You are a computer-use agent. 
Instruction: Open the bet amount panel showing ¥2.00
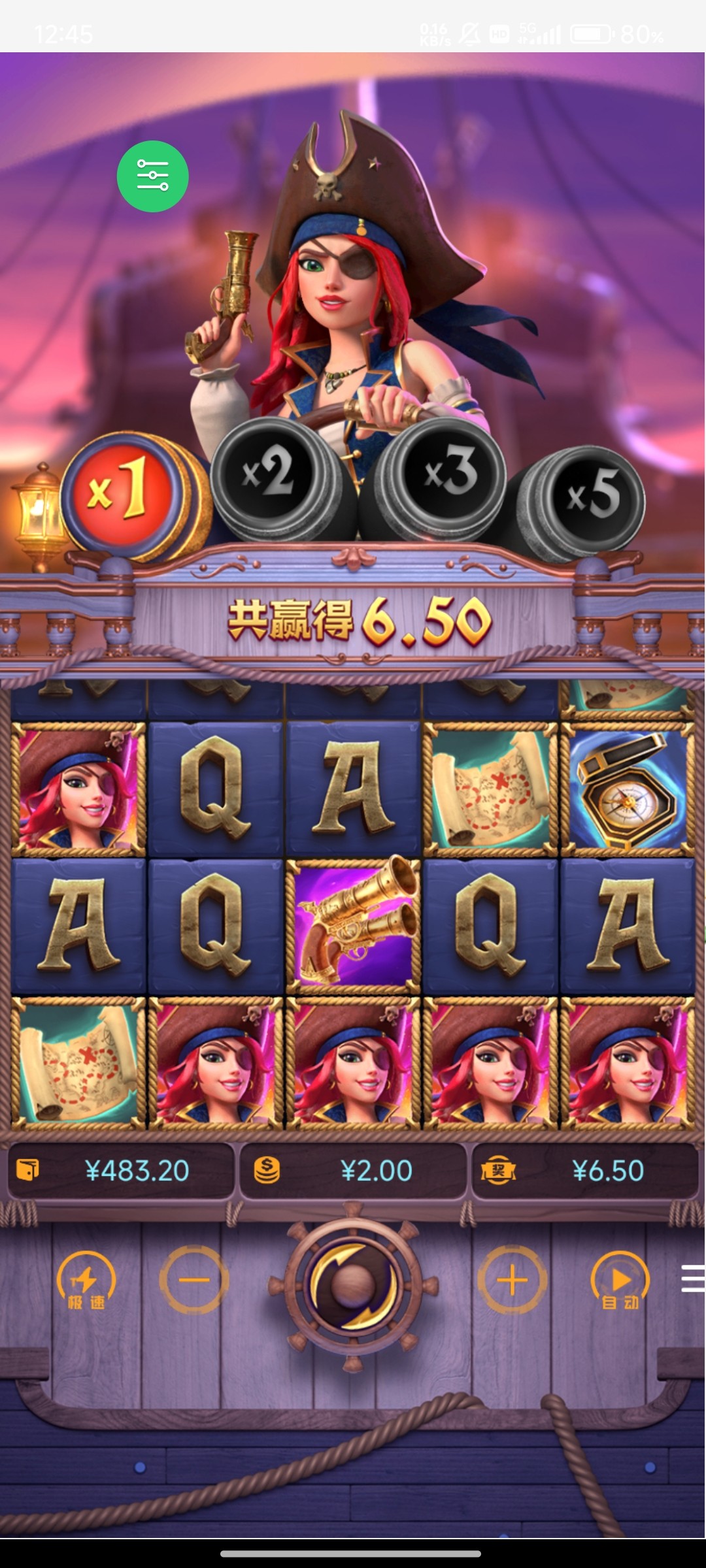pyautogui.click(x=353, y=1171)
